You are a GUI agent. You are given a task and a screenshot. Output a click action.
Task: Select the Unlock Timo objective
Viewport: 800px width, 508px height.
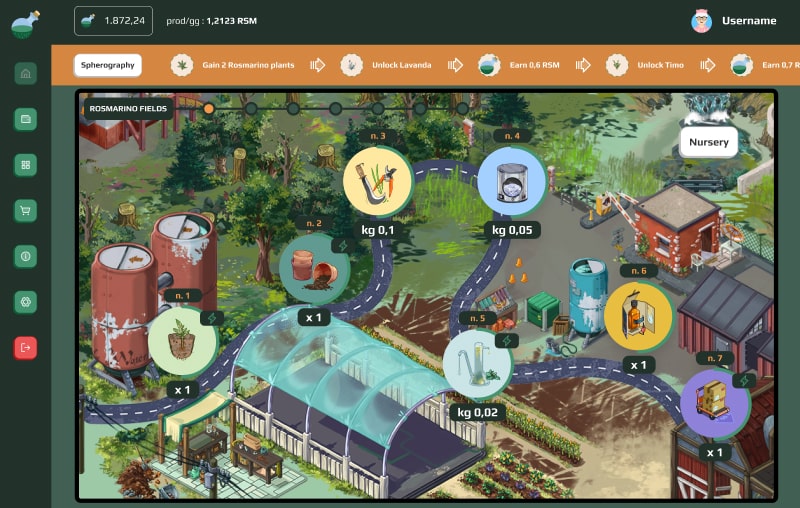[646, 65]
